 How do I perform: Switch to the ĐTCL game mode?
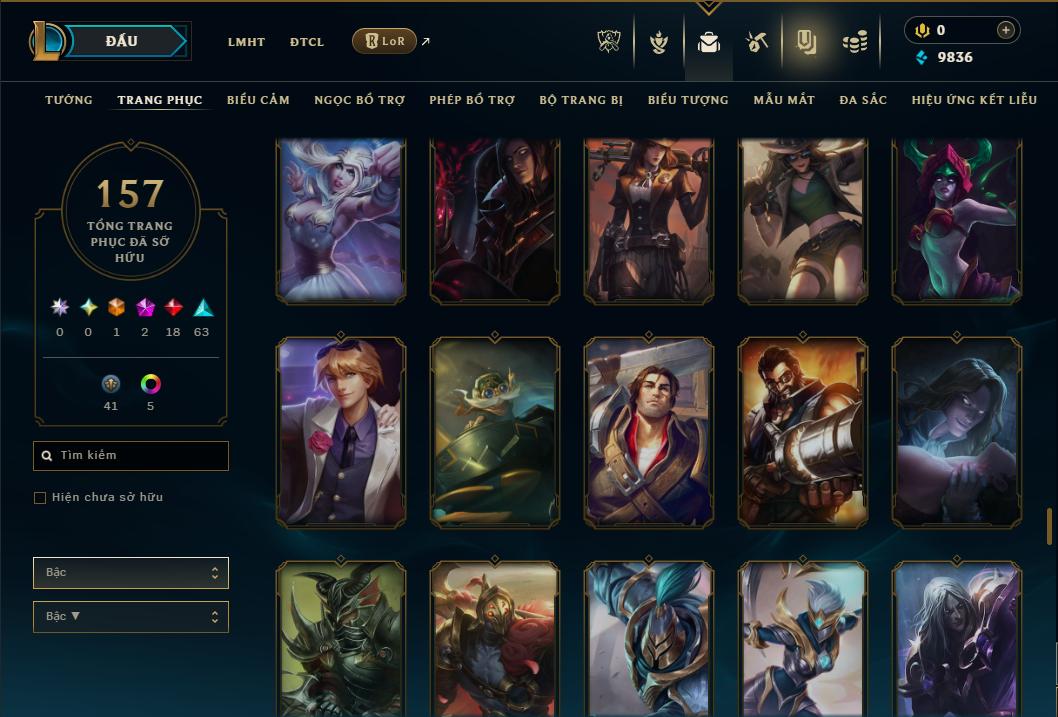(x=307, y=42)
